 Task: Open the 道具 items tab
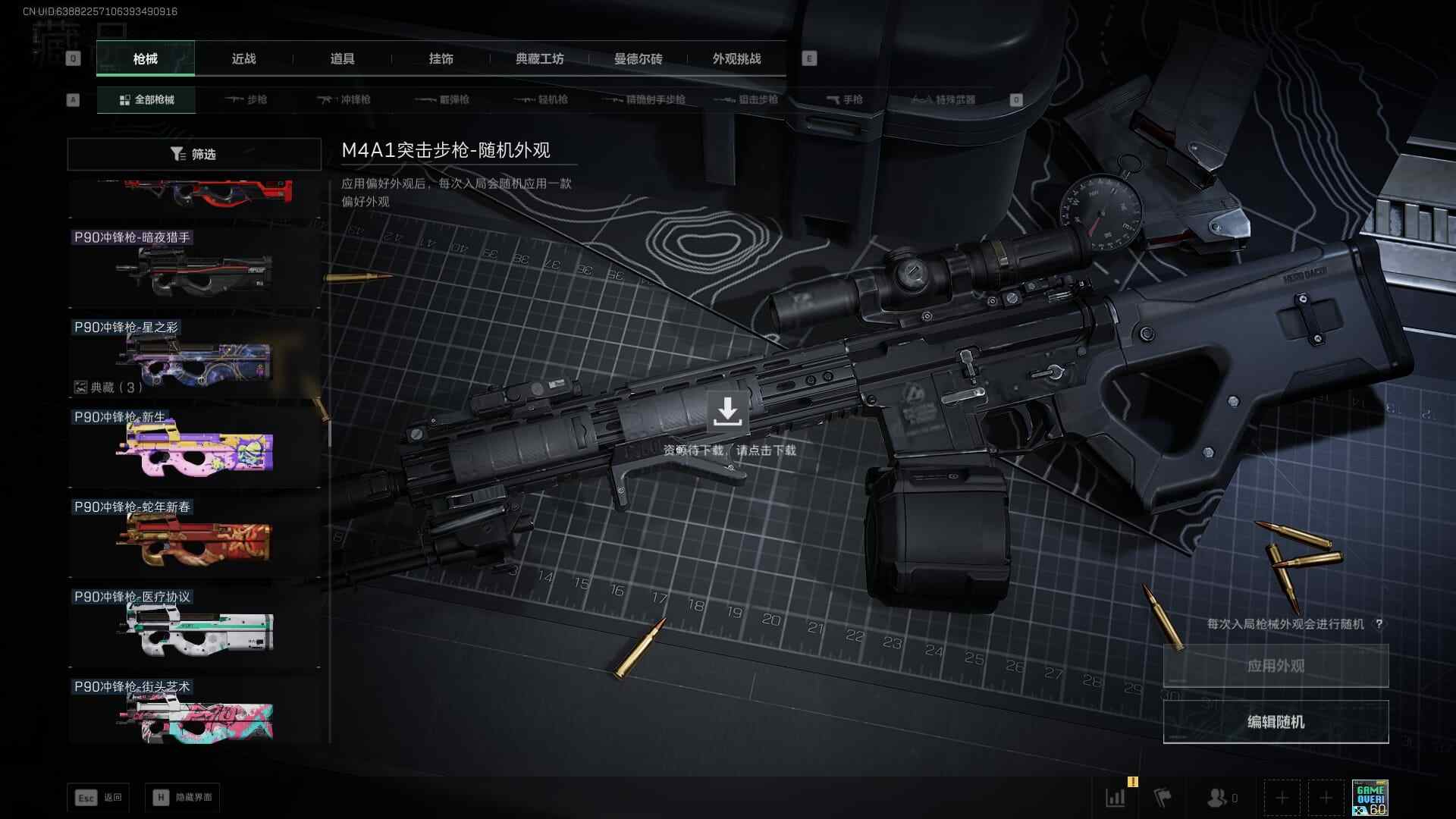[x=342, y=59]
